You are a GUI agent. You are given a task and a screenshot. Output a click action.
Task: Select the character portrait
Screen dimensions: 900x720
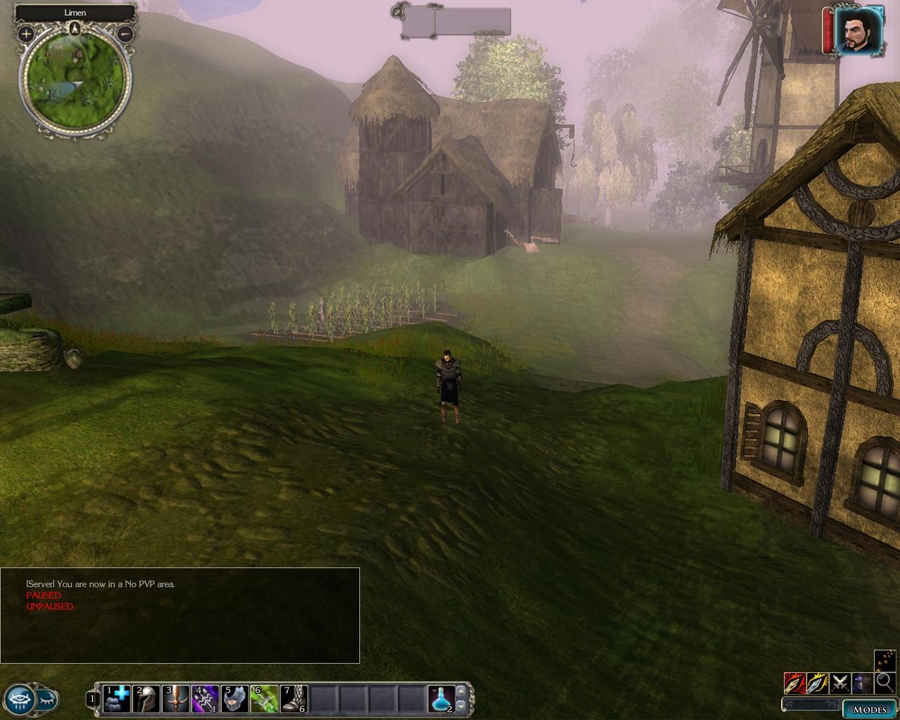[x=859, y=30]
